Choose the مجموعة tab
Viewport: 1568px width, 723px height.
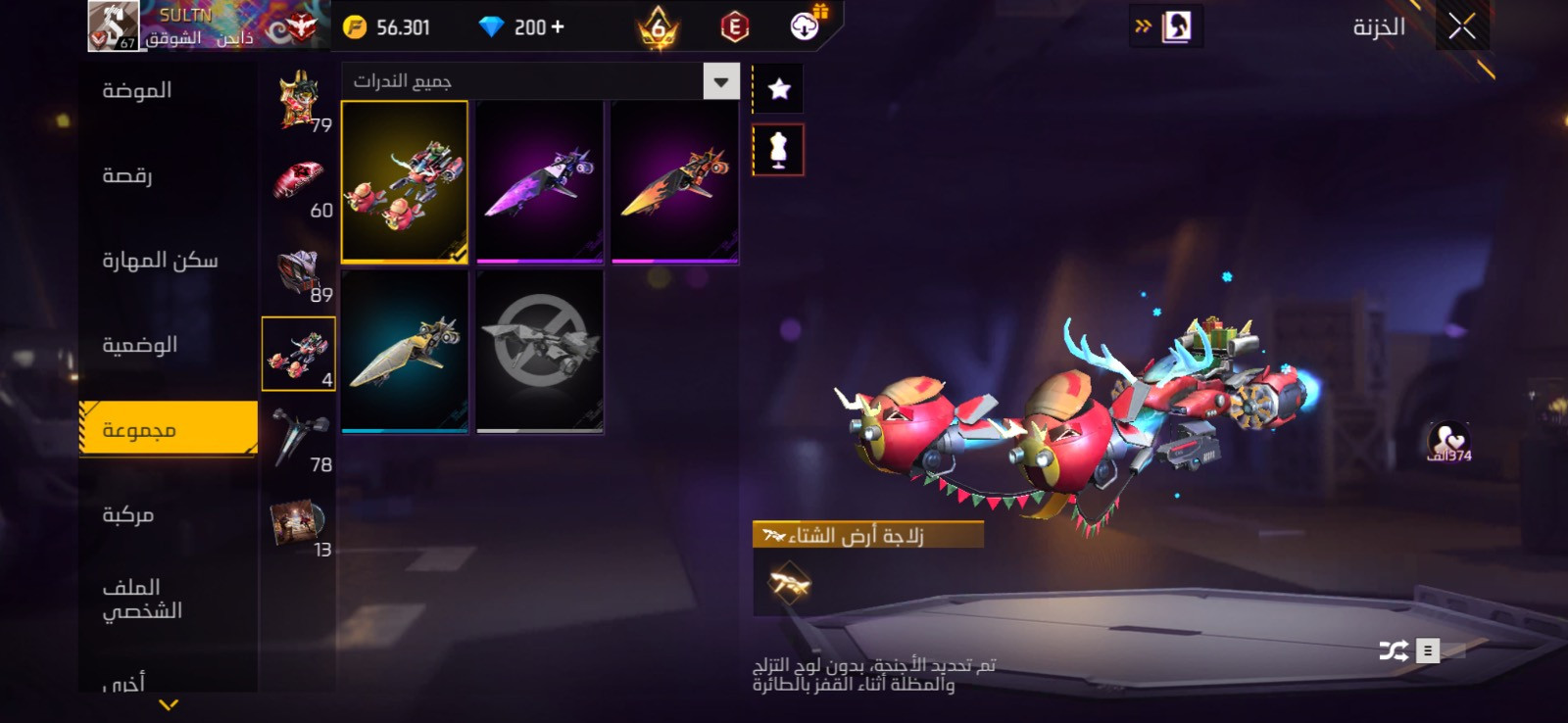point(139,430)
